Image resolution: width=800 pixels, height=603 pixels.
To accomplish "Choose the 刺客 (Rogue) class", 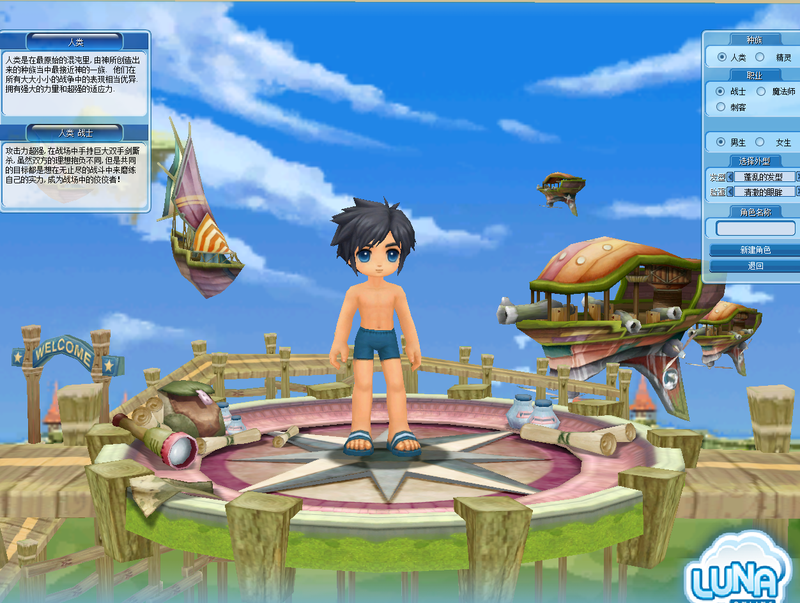I will 722,106.
